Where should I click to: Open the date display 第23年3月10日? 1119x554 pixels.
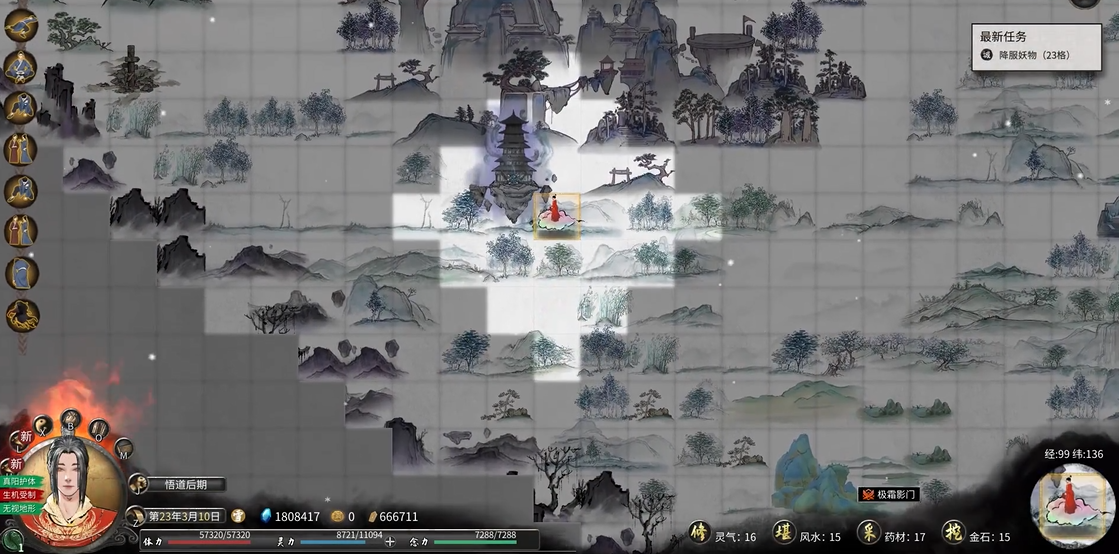click(184, 516)
